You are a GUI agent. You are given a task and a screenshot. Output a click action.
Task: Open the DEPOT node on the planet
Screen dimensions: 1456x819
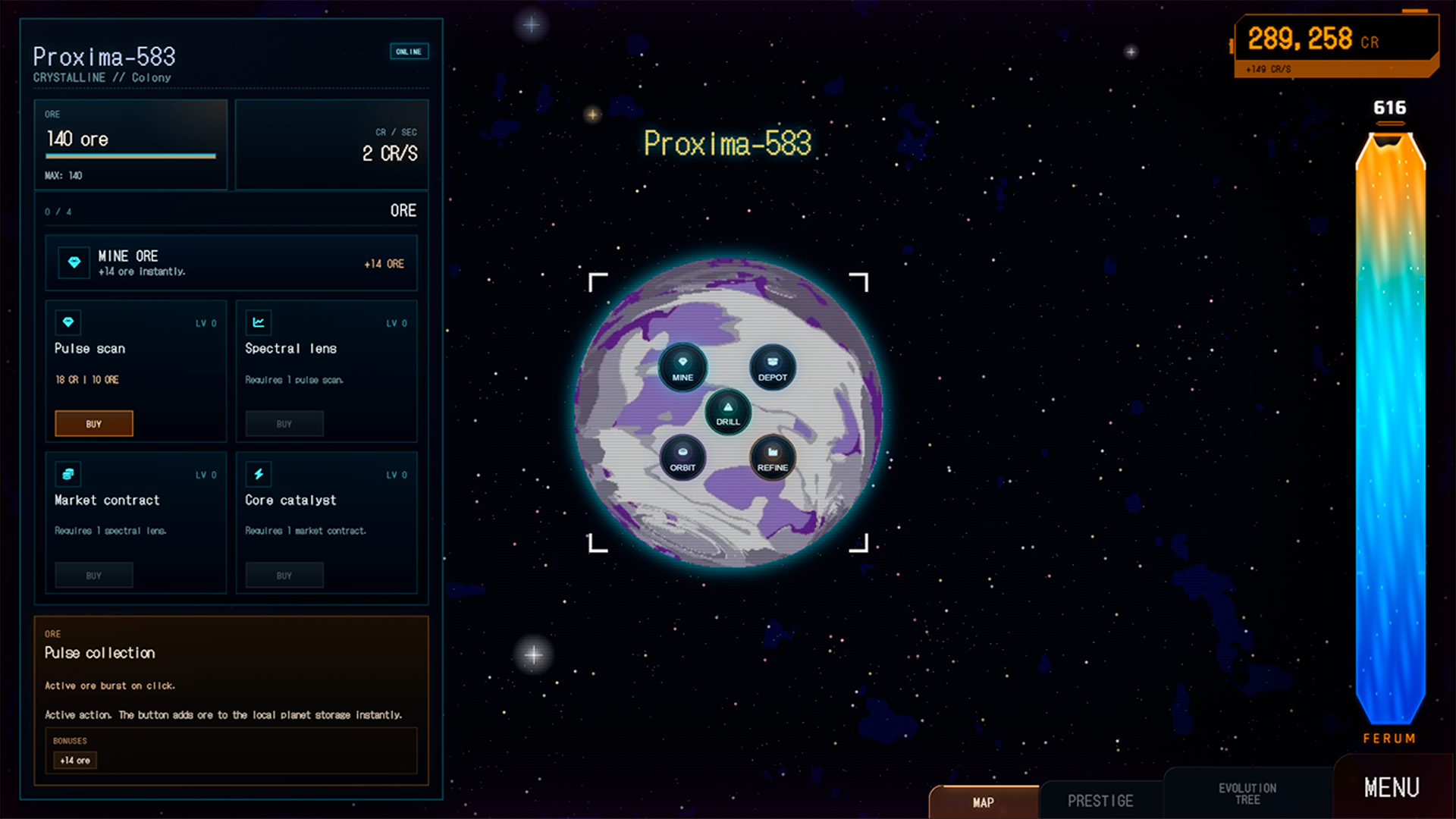[772, 369]
